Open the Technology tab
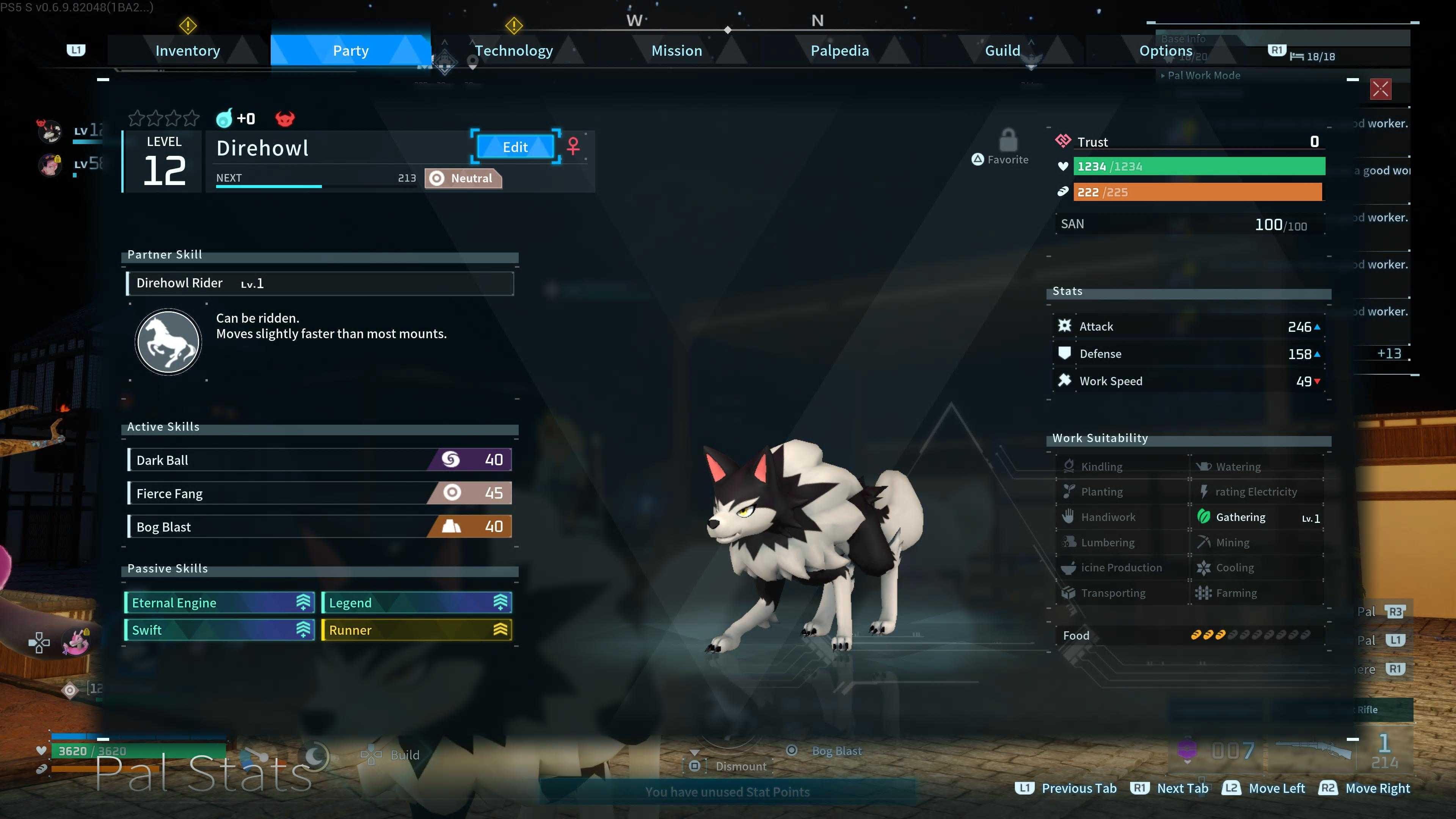 (513, 51)
